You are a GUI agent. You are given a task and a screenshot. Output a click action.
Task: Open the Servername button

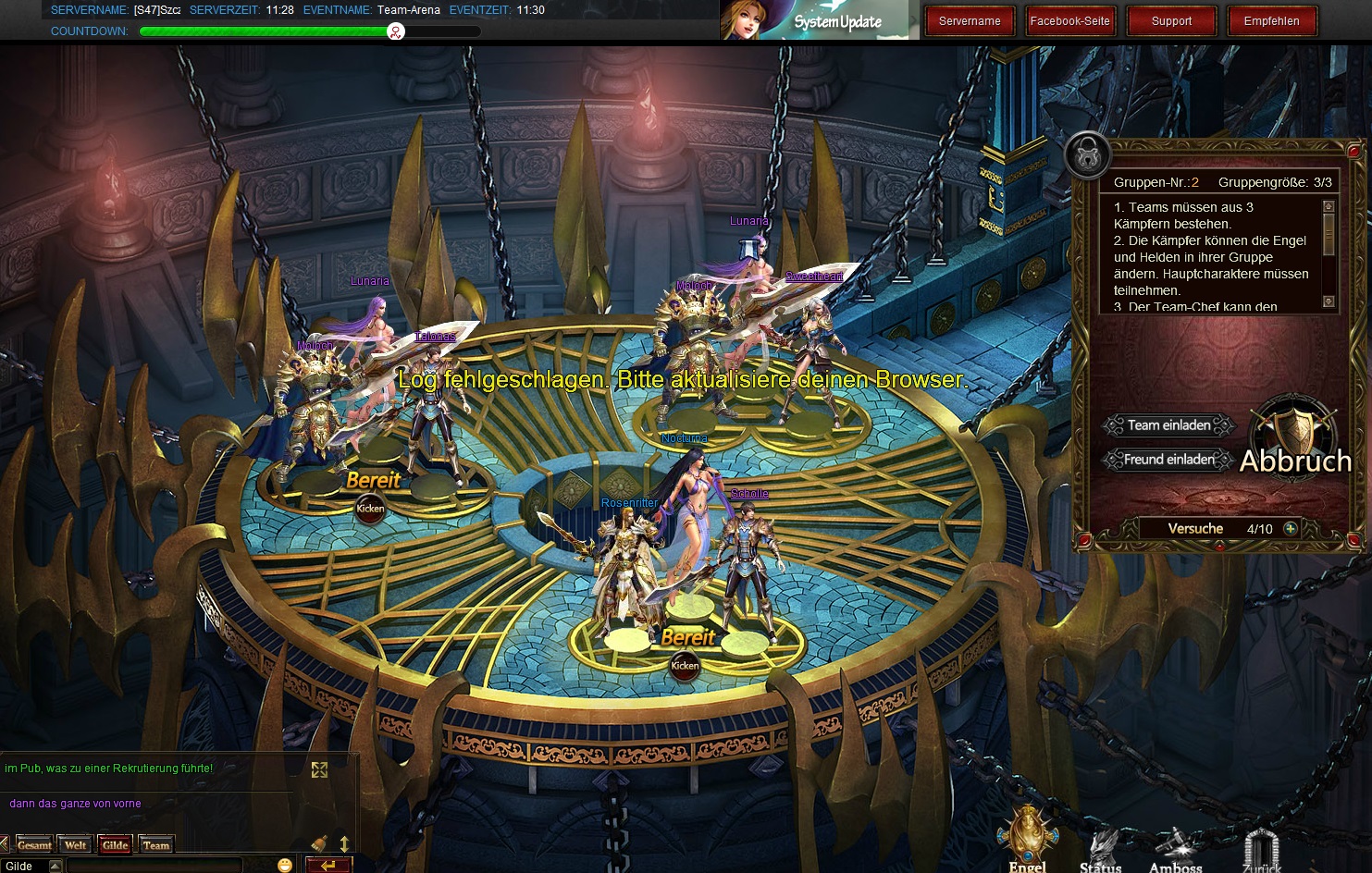970,21
